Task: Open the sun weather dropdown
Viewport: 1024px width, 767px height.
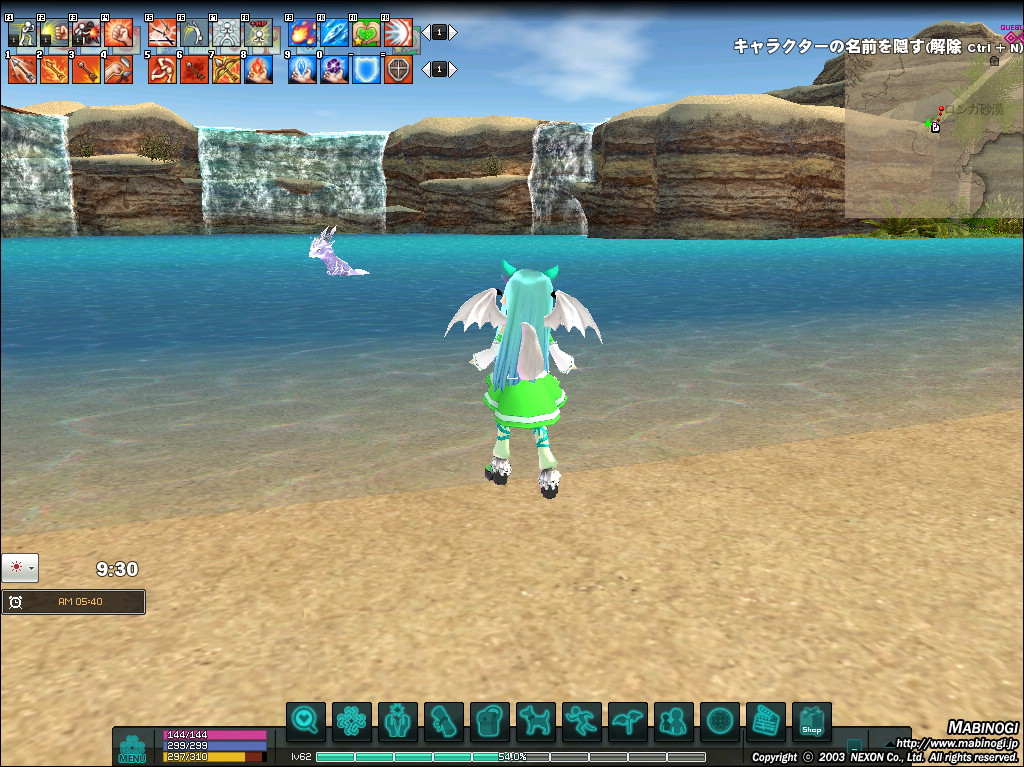Action: coord(20,567)
